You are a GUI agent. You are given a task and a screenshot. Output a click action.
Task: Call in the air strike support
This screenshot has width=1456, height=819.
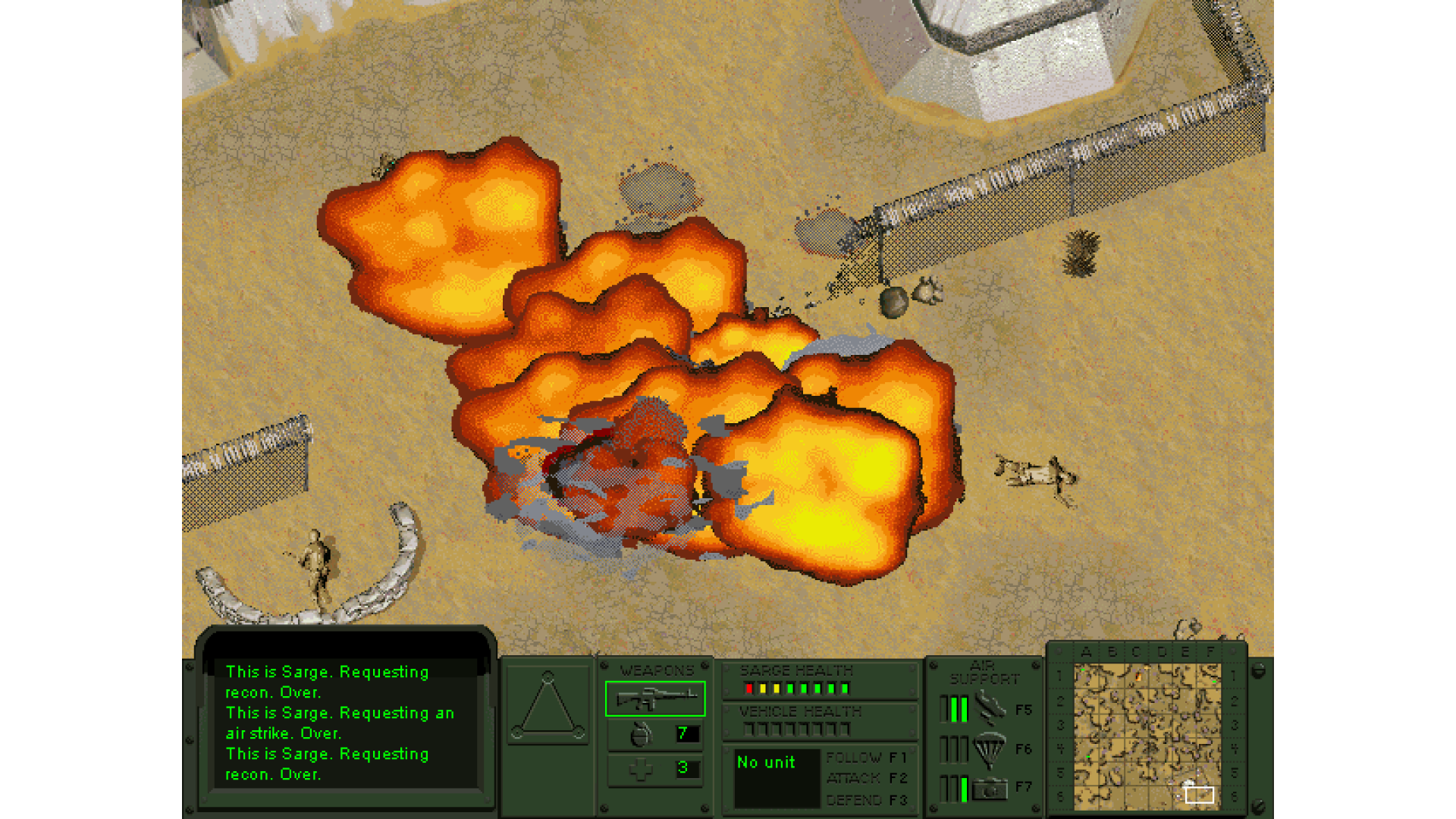pyautogui.click(x=990, y=709)
